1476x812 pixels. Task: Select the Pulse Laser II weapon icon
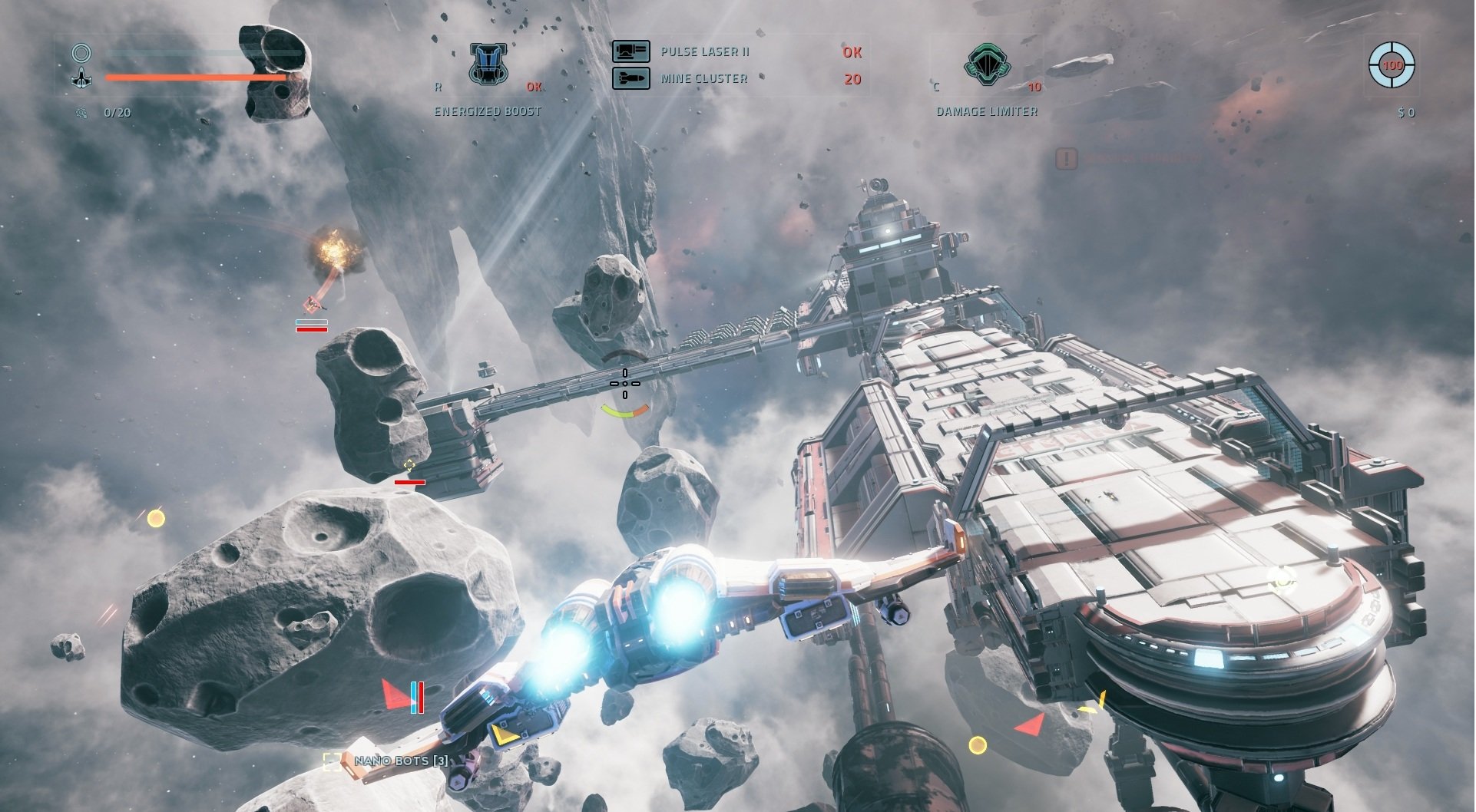point(630,51)
